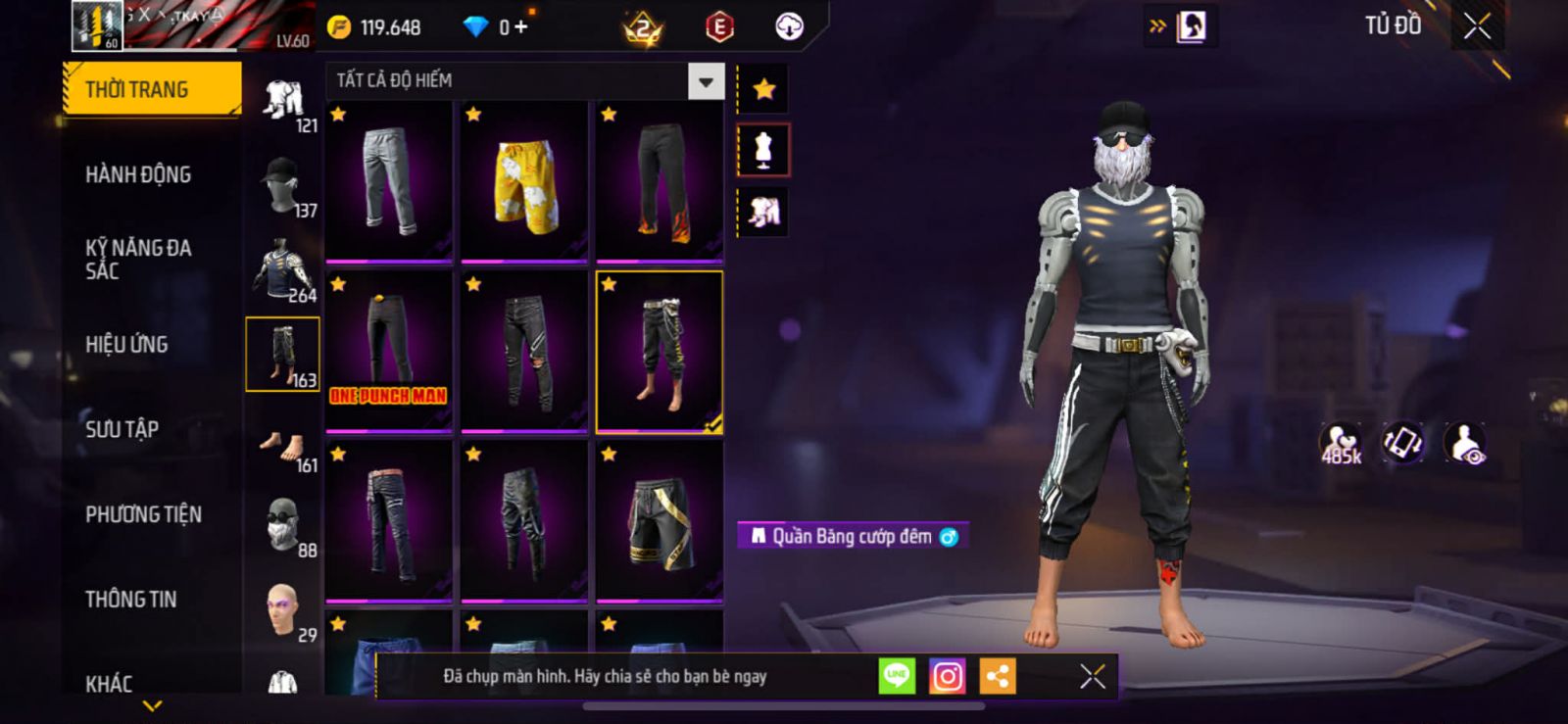
Task: Open Kỹ Năng Đa Sắc section
Action: [138, 260]
